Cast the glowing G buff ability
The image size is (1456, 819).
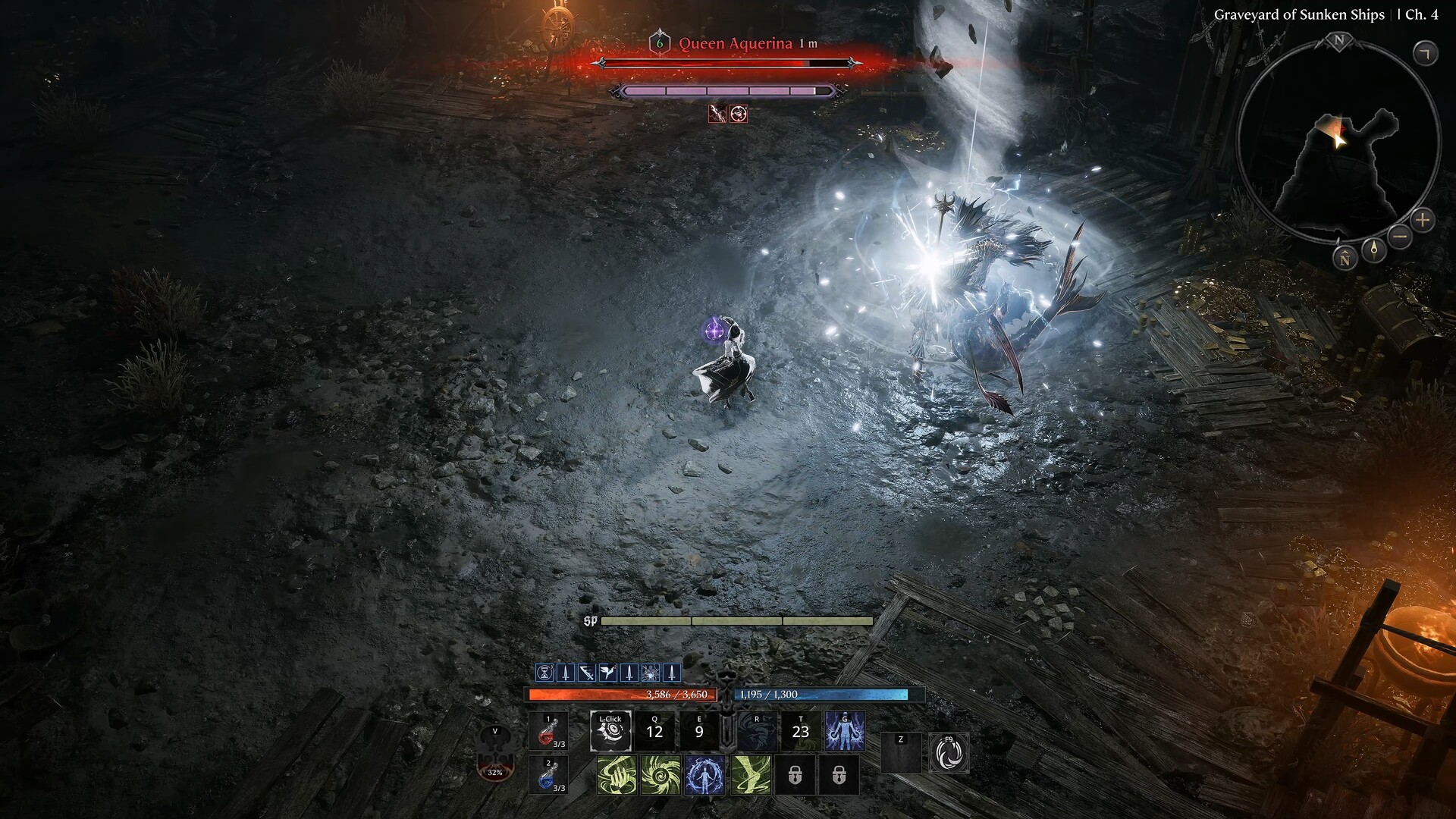845,731
